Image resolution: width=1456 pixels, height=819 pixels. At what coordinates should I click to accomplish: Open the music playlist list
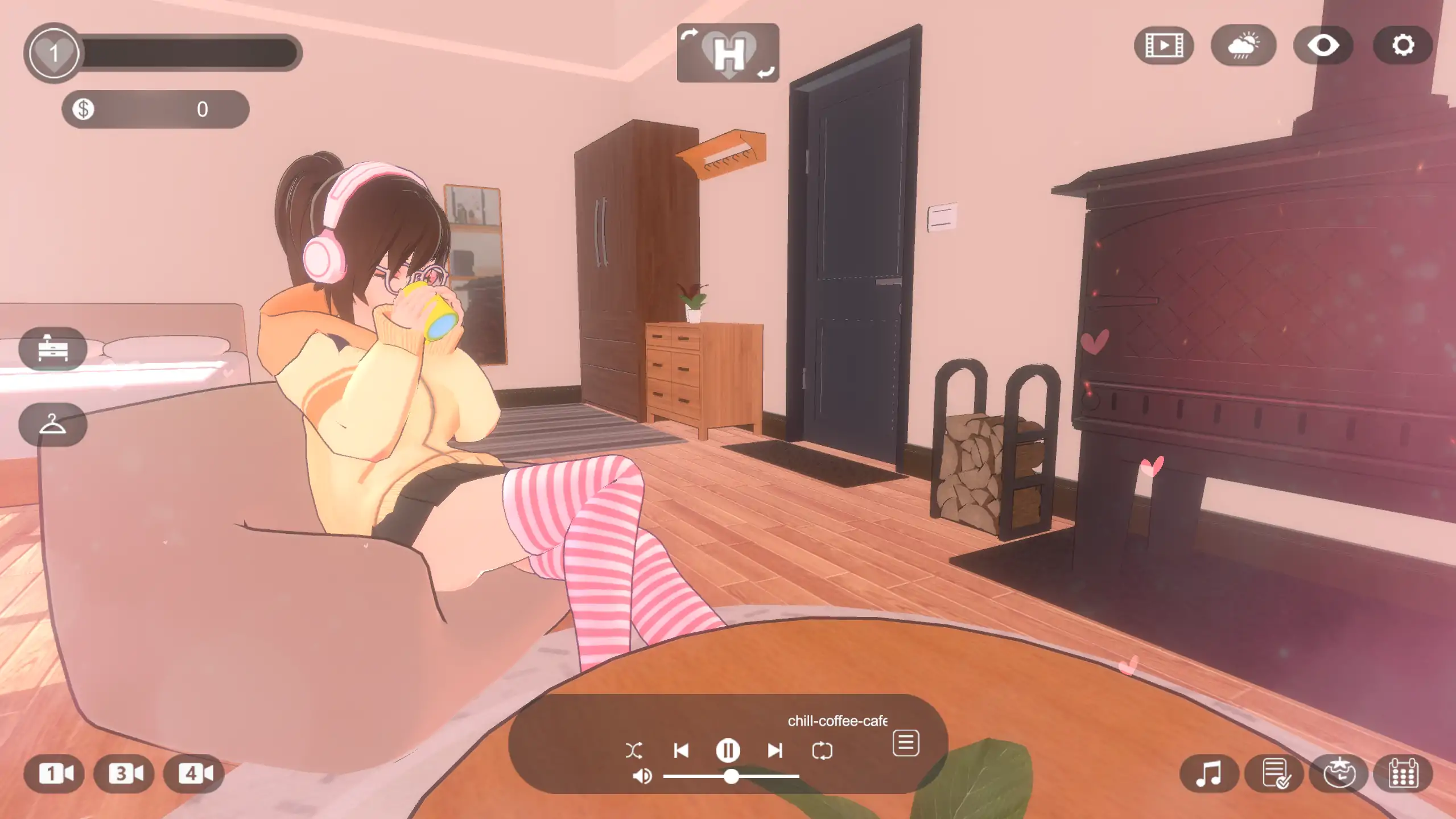[x=905, y=743]
